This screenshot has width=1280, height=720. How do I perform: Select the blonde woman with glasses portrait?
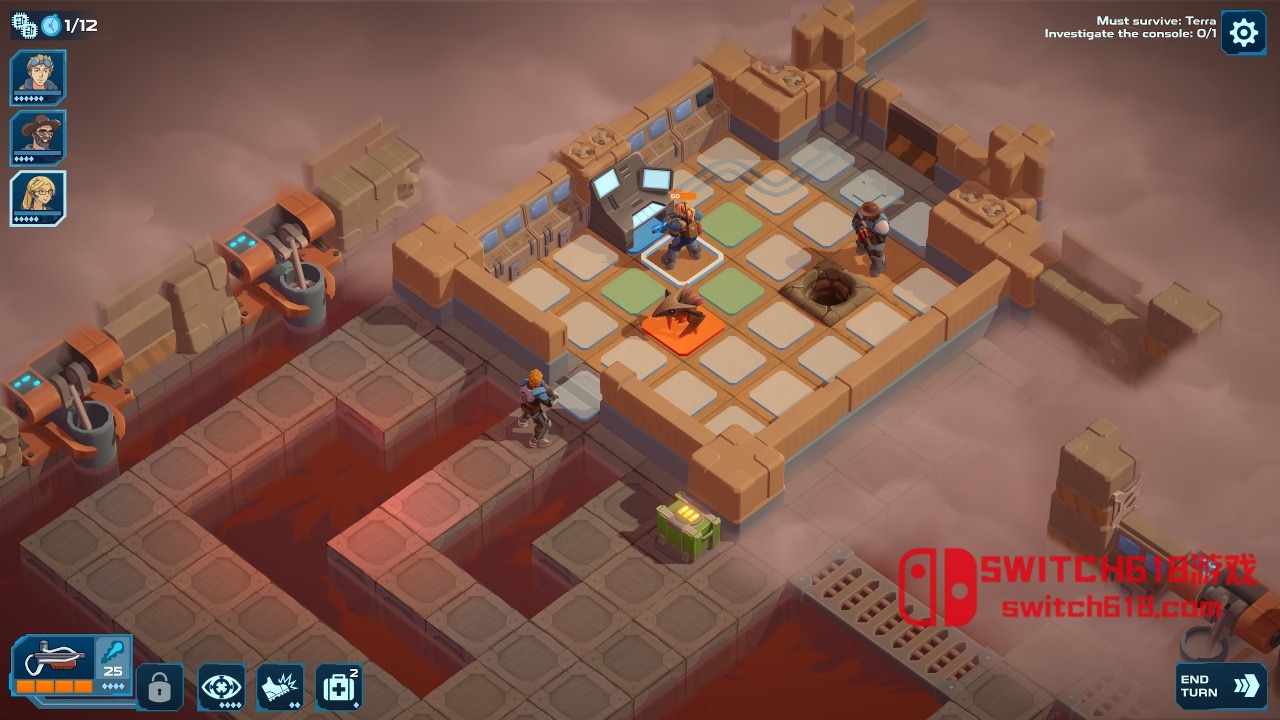click(39, 197)
